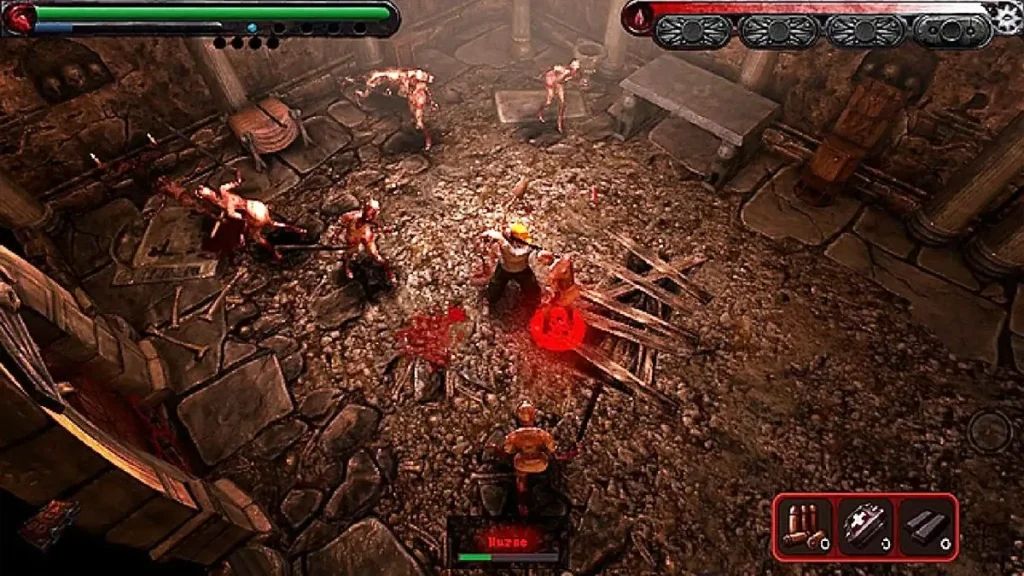Tap the round crosshair button
The width and height of the screenshot is (1024, 576).
pos(990,431)
